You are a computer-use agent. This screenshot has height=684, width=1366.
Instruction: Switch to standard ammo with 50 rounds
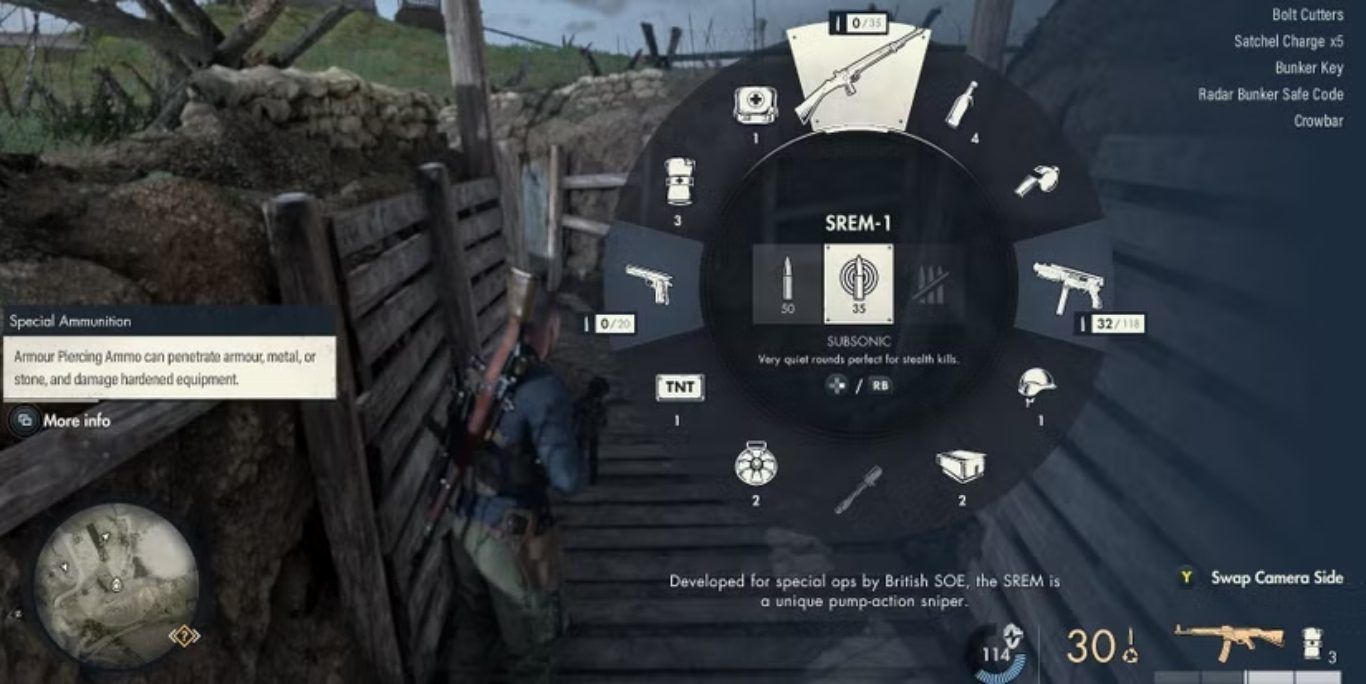(787, 283)
